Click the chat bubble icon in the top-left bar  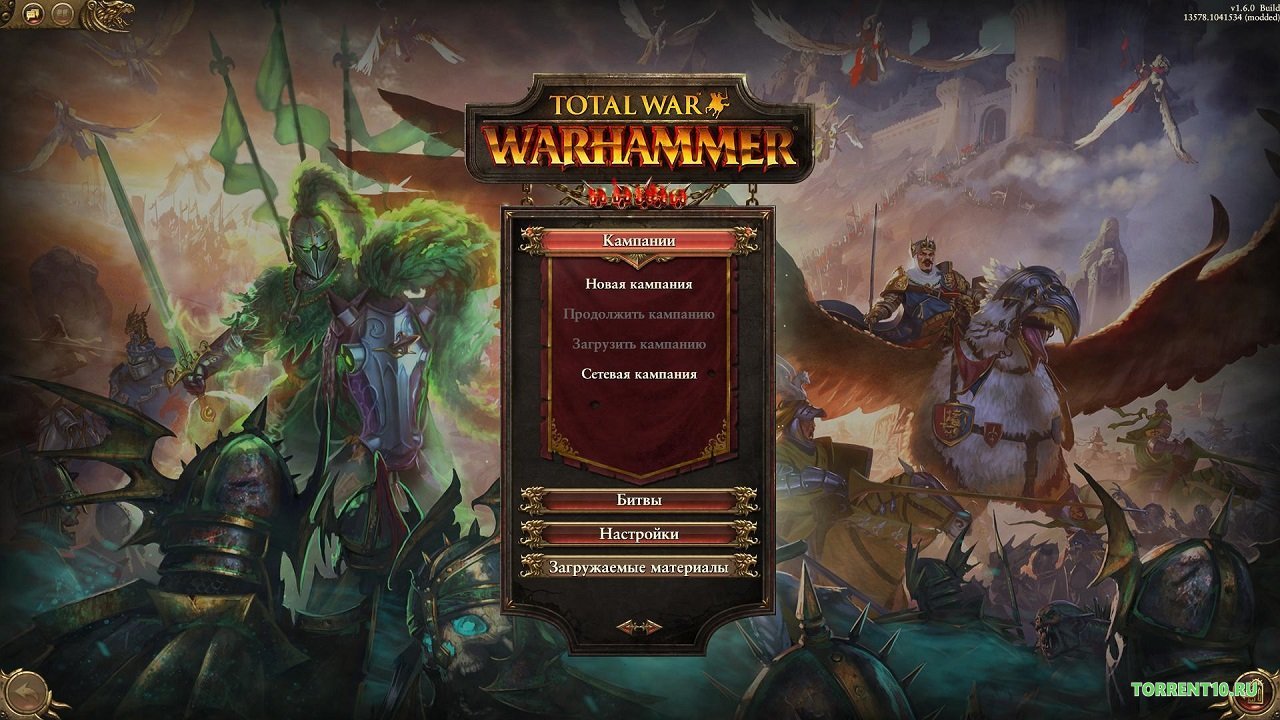coord(32,13)
